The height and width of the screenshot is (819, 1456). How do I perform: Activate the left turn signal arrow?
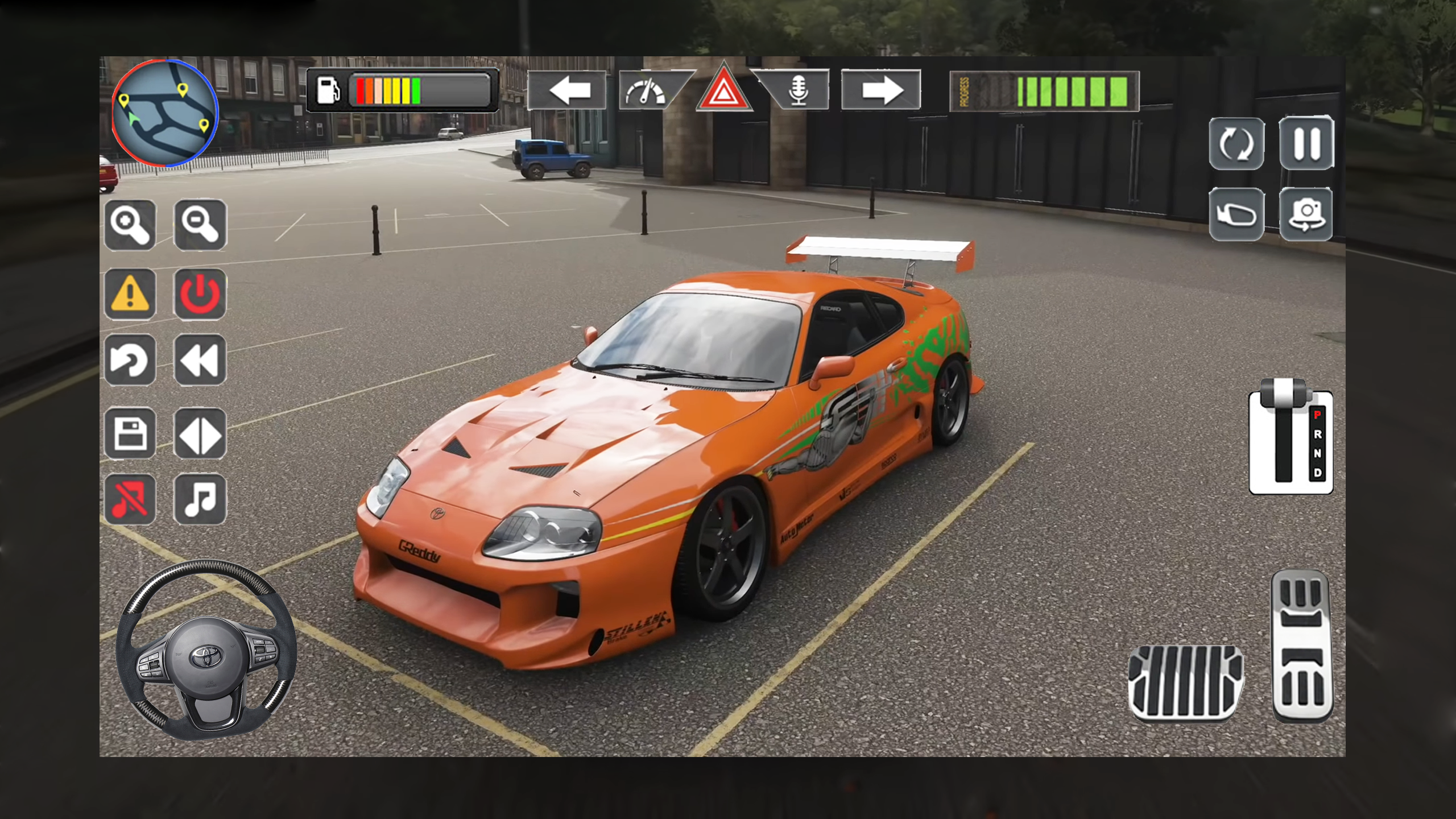point(566,90)
